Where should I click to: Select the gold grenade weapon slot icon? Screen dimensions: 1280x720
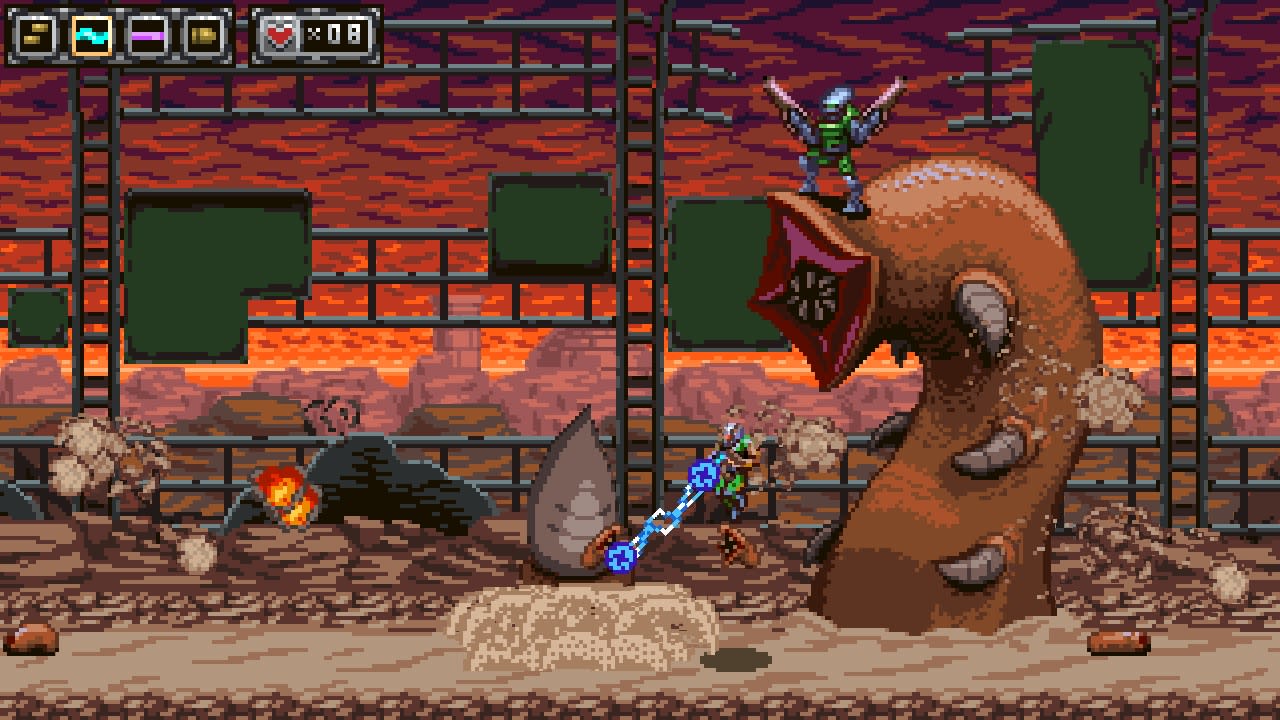(x=204, y=34)
